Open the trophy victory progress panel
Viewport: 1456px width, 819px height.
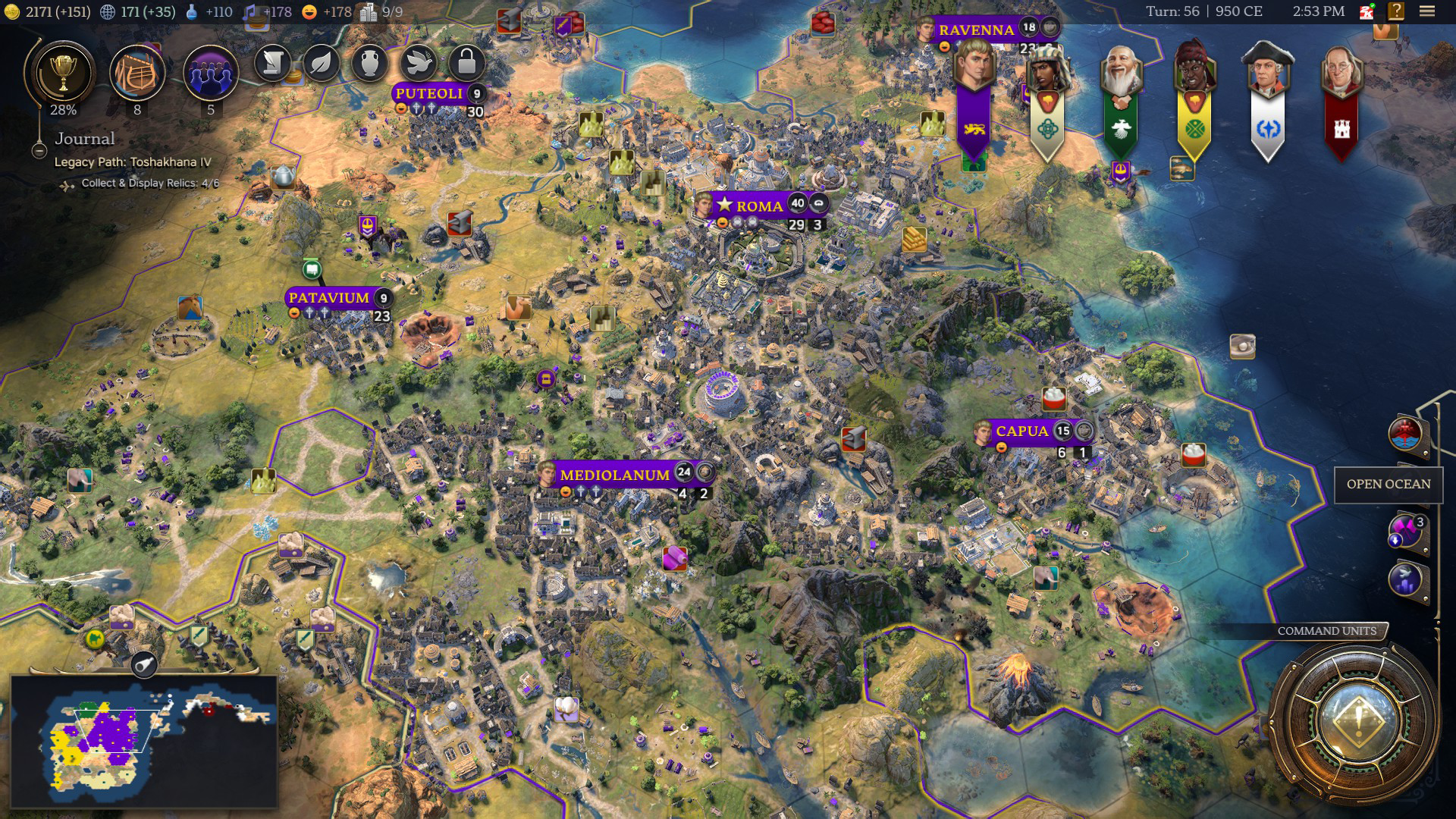tap(62, 74)
